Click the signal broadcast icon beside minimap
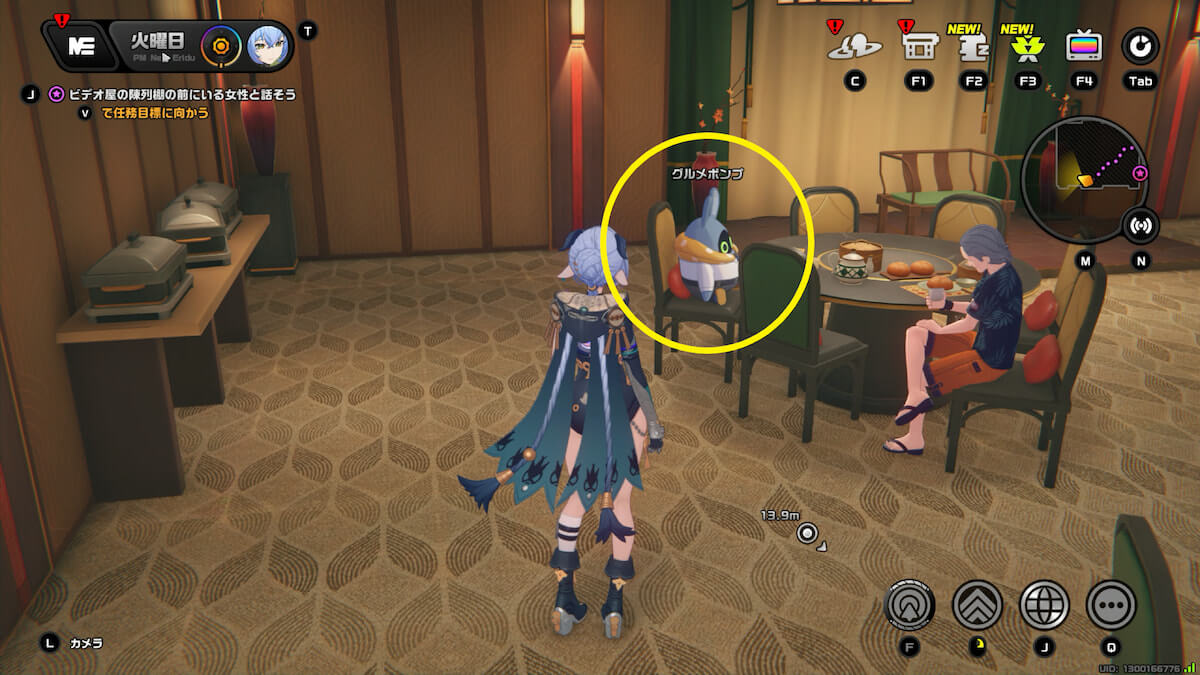Image resolution: width=1200 pixels, height=675 pixels. click(x=1140, y=225)
